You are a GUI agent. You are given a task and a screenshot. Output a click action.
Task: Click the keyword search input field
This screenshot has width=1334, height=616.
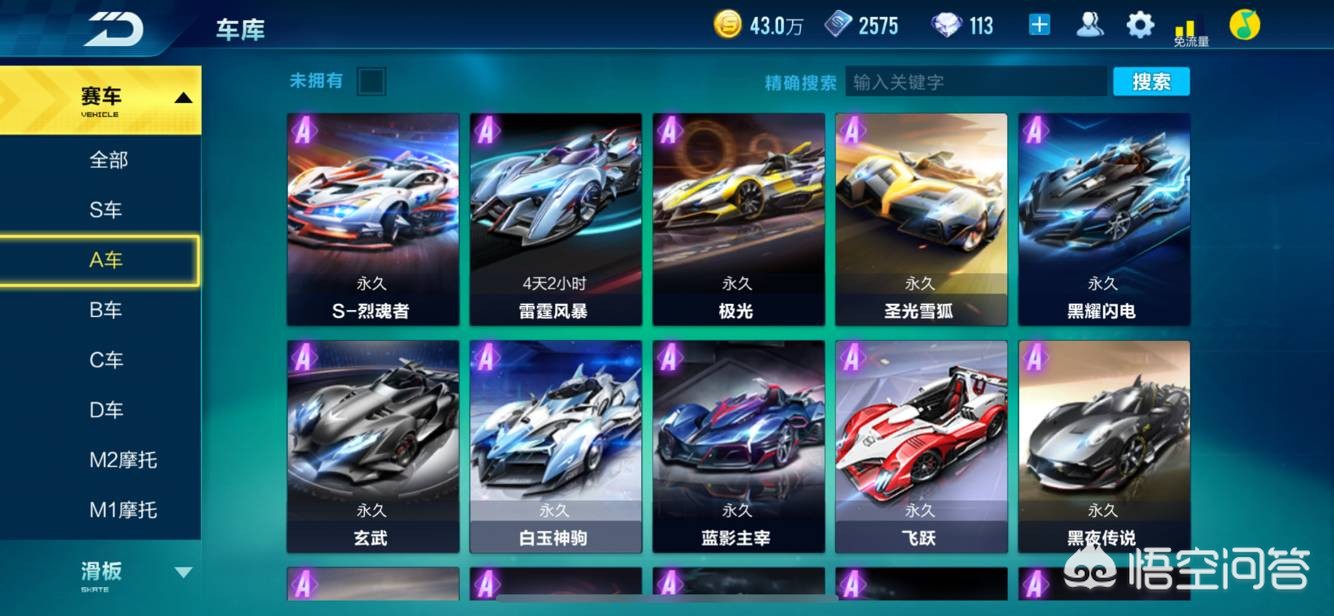pos(975,82)
